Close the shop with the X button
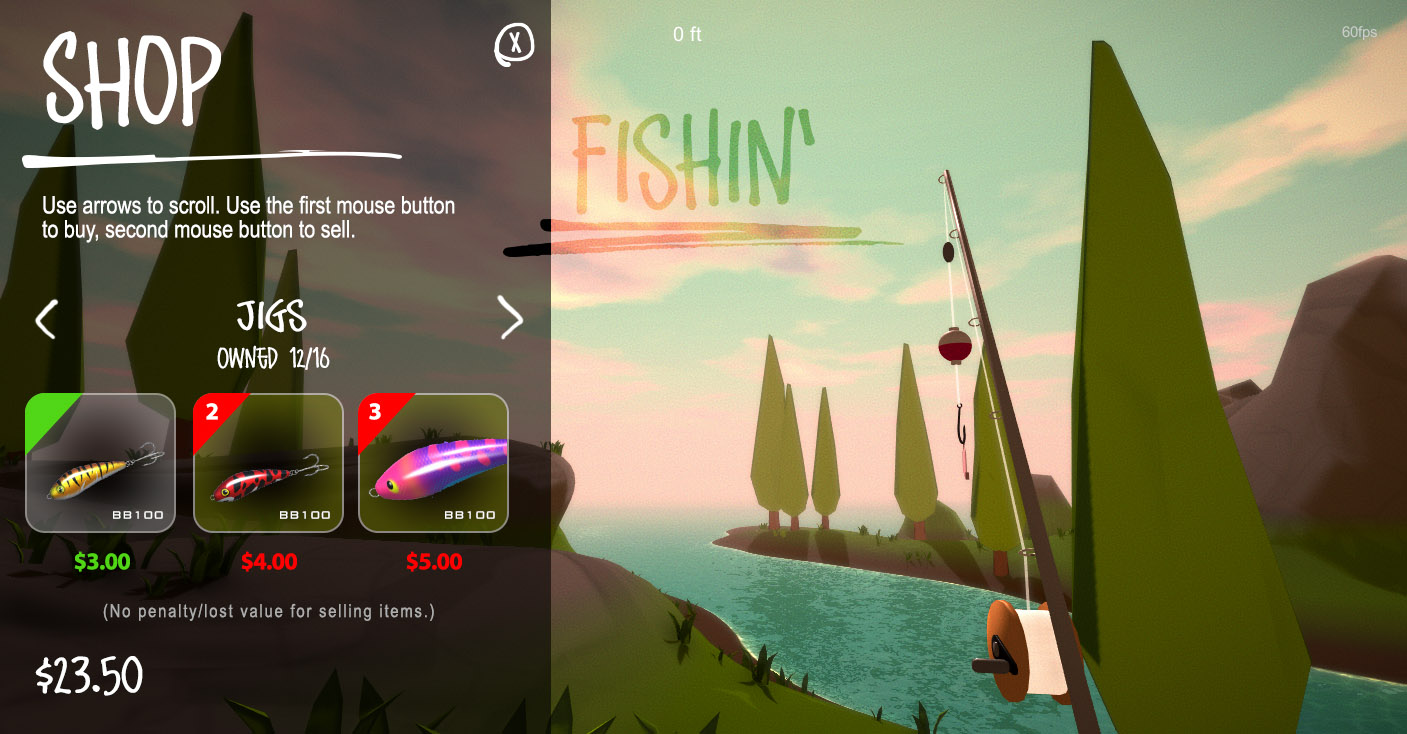 tap(515, 44)
